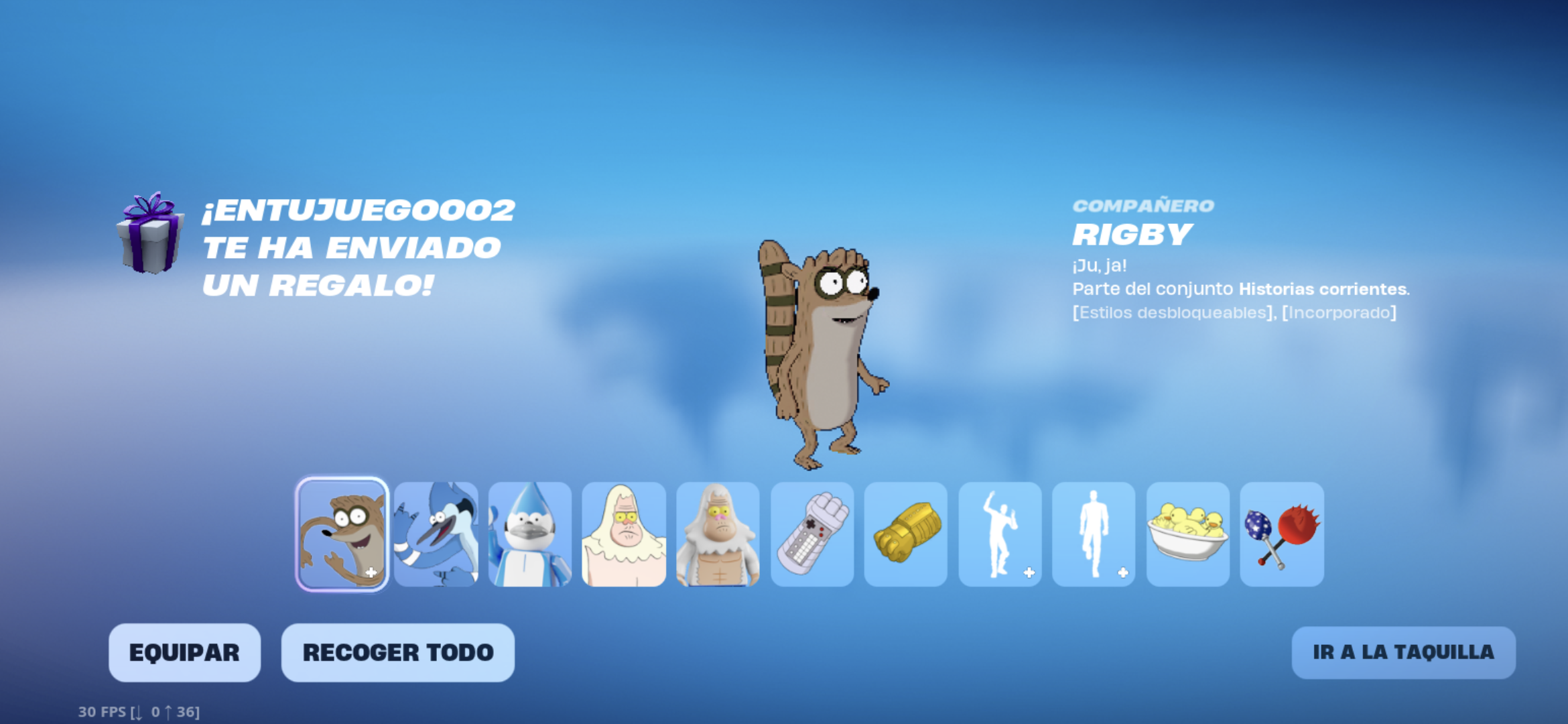Preview the standing silhouette emote
The height and width of the screenshot is (724, 1568).
[1094, 534]
